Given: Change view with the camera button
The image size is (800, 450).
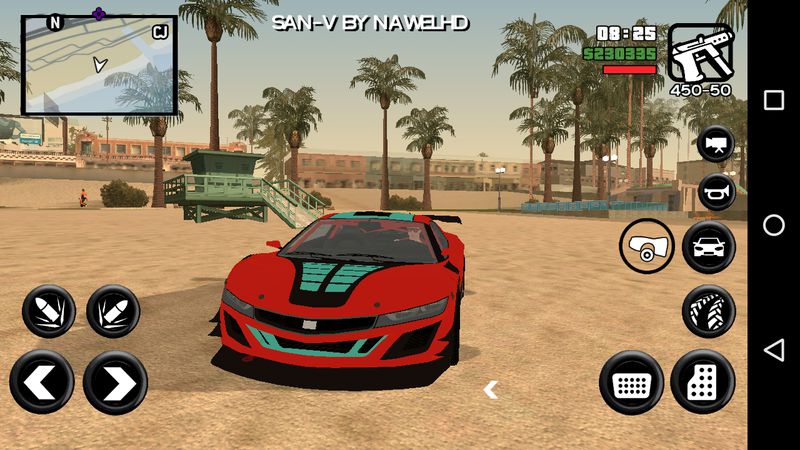Looking at the screenshot, I should click(x=715, y=143).
